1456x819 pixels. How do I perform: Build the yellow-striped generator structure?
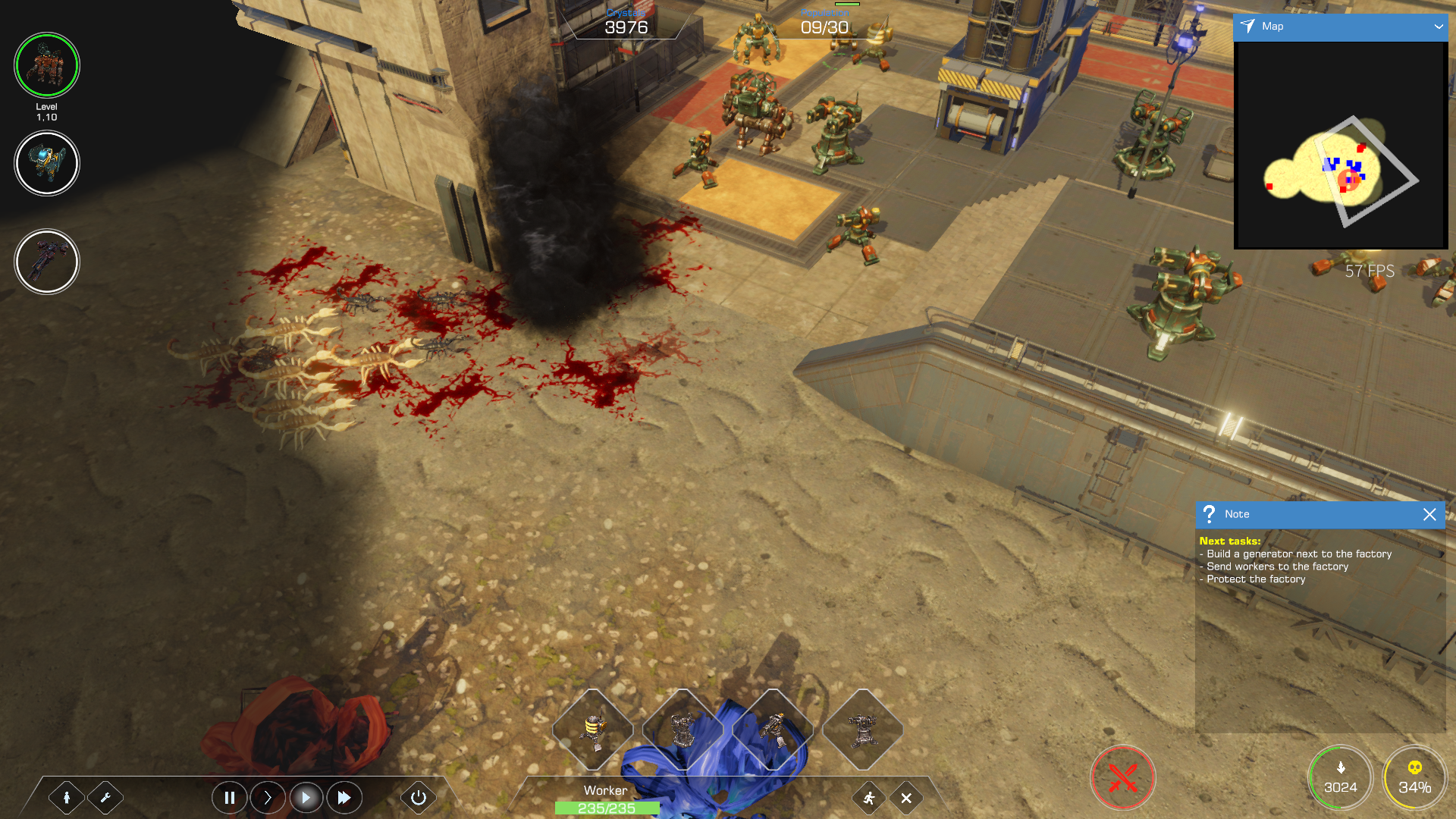[x=593, y=730]
